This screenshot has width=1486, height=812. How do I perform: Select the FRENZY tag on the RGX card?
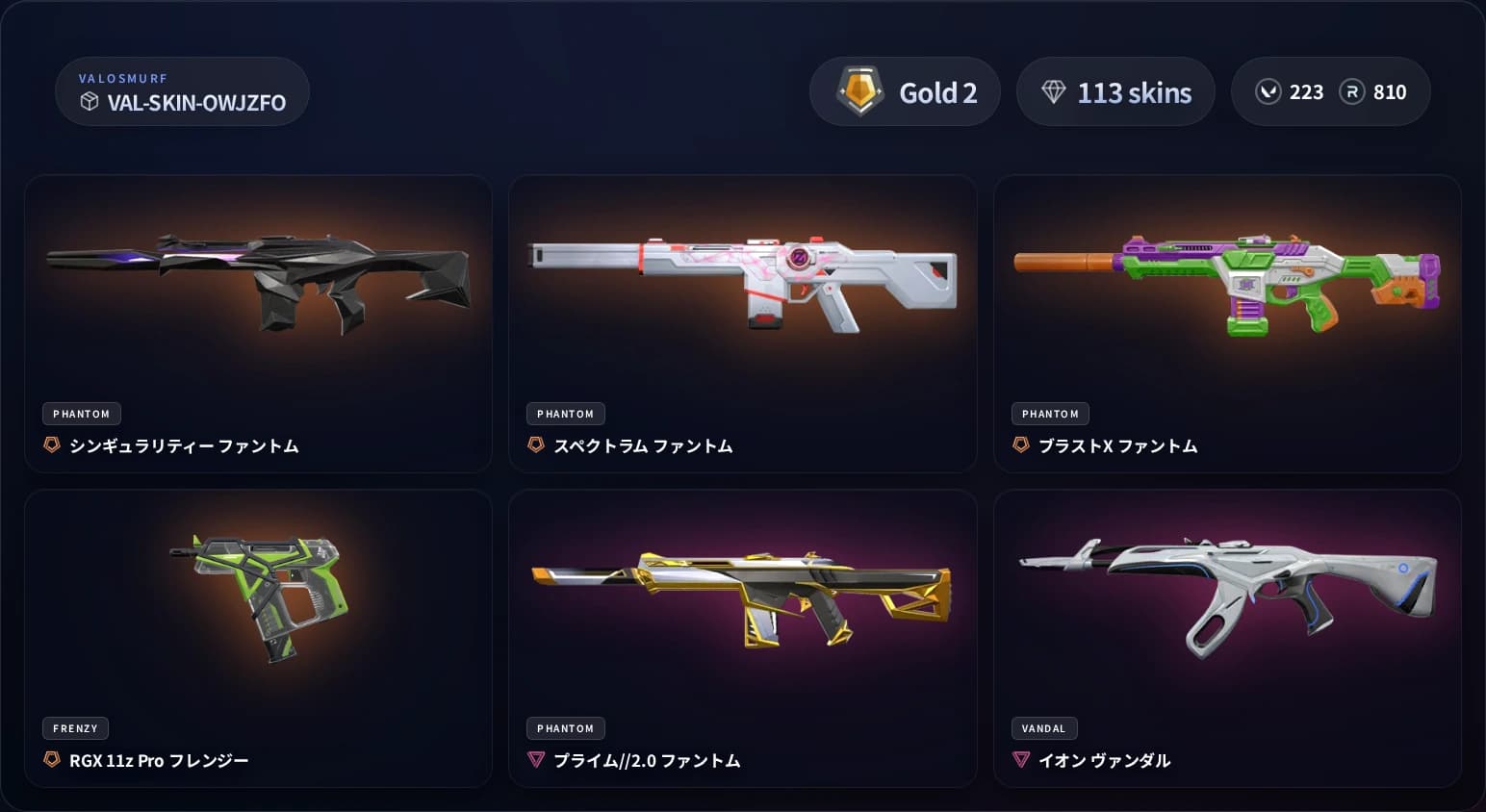pos(75,728)
